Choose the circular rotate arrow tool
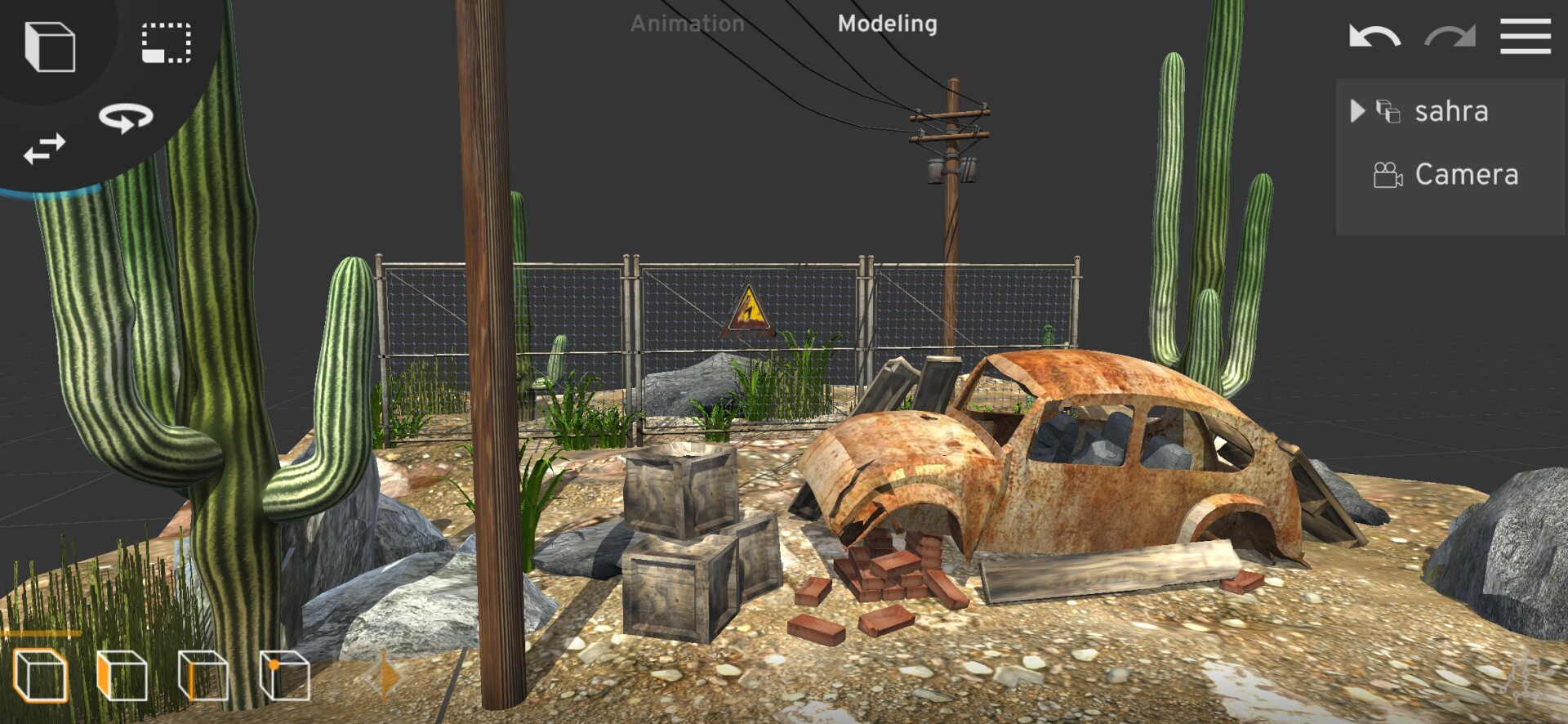Image resolution: width=1568 pixels, height=724 pixels. [x=126, y=118]
